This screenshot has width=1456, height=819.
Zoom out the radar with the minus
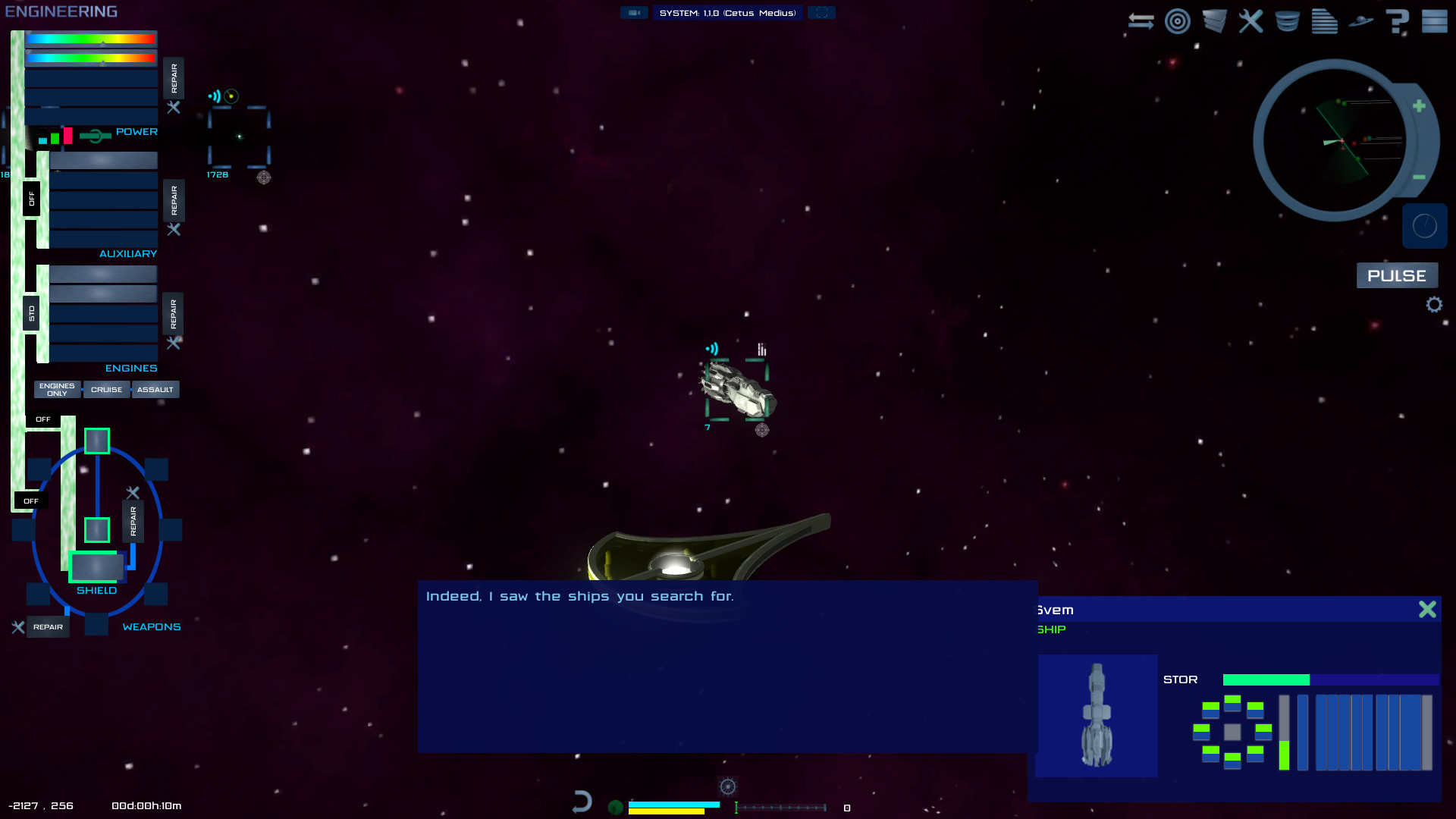click(x=1419, y=177)
